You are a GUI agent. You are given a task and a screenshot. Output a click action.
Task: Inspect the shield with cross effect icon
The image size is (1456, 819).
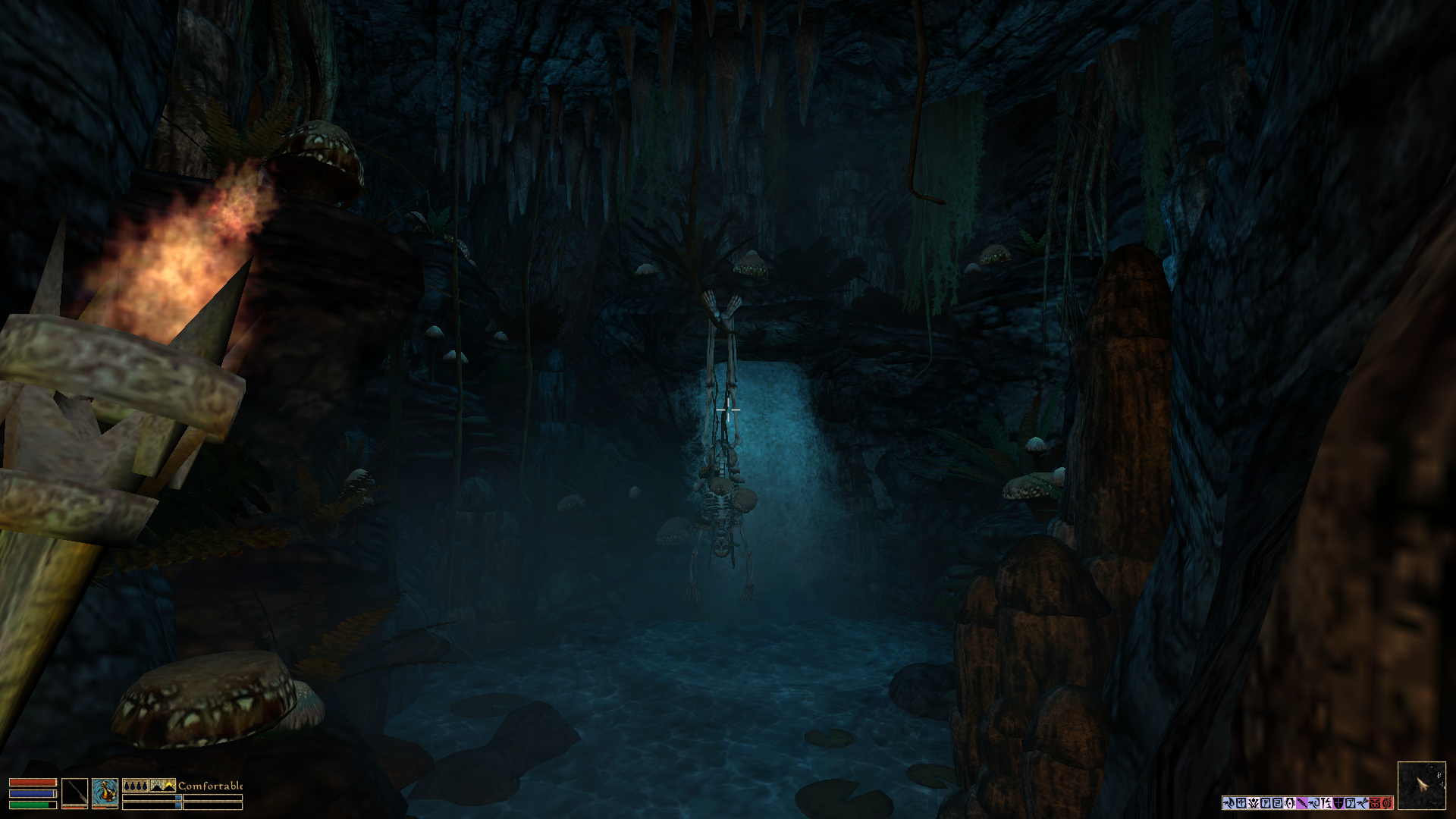1338,803
